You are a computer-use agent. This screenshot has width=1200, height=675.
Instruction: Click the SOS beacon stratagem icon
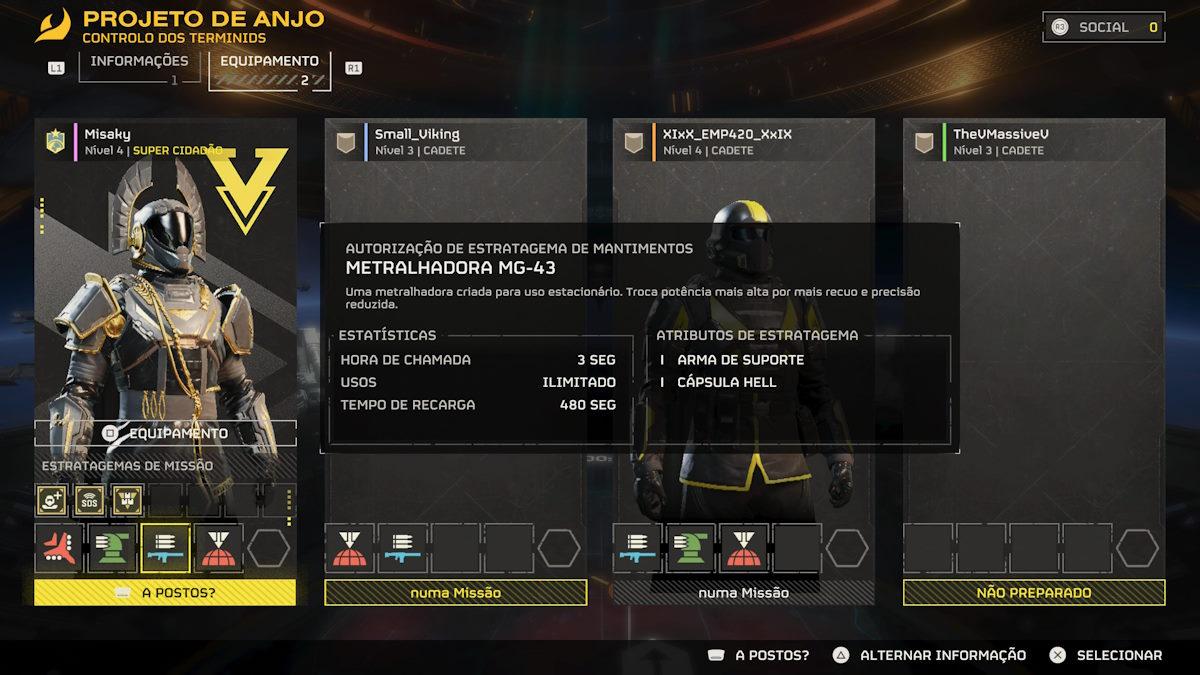point(90,499)
